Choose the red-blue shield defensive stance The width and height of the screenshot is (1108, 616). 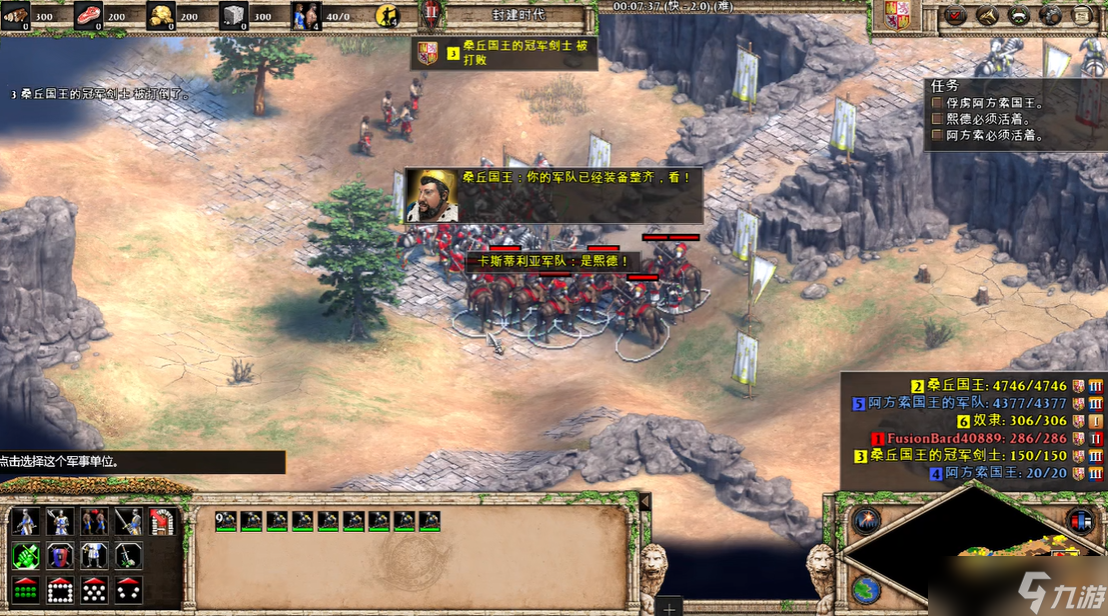pyautogui.click(x=60, y=555)
